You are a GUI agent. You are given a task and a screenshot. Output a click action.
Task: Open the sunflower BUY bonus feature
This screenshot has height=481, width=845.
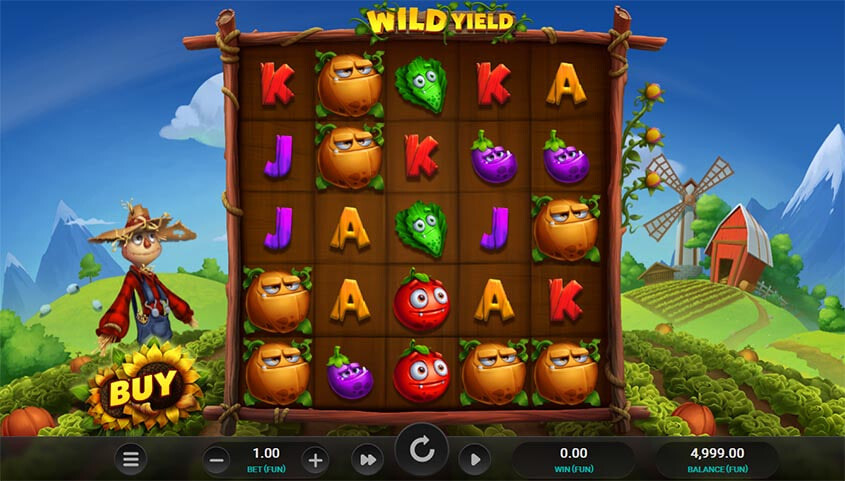[x=142, y=386]
